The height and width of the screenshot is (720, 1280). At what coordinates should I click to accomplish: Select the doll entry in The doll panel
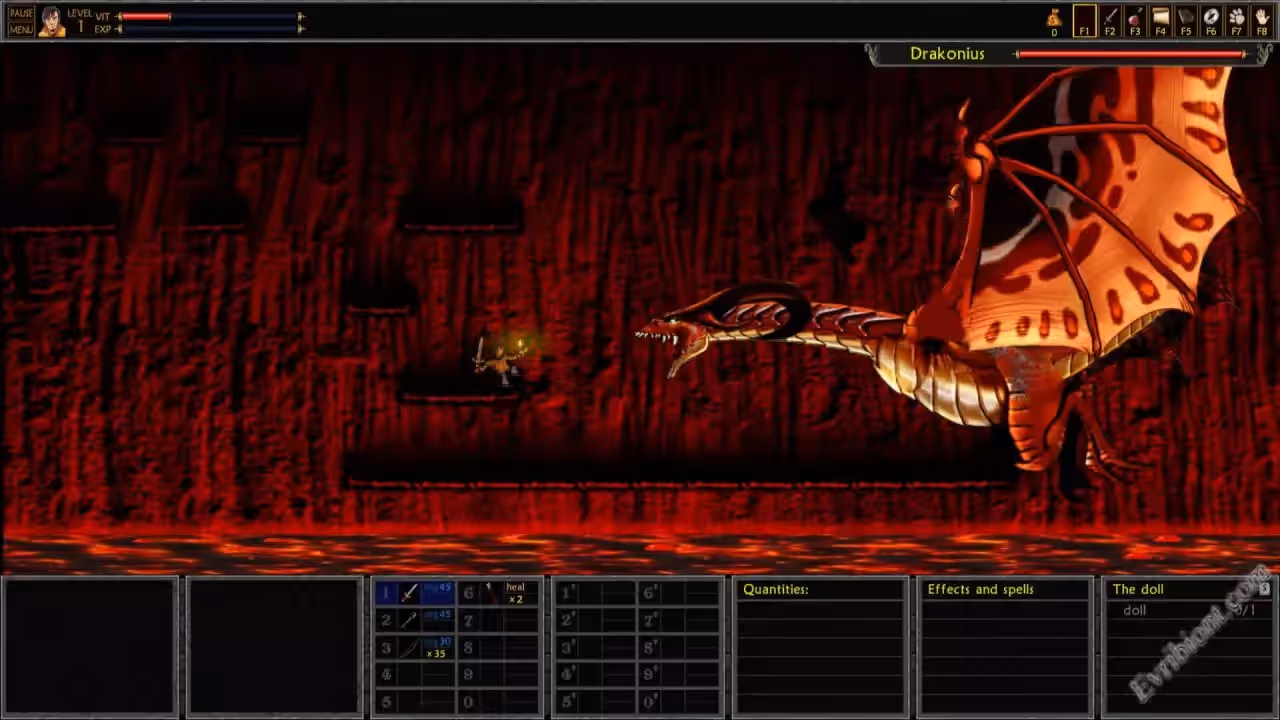[x=1135, y=610]
